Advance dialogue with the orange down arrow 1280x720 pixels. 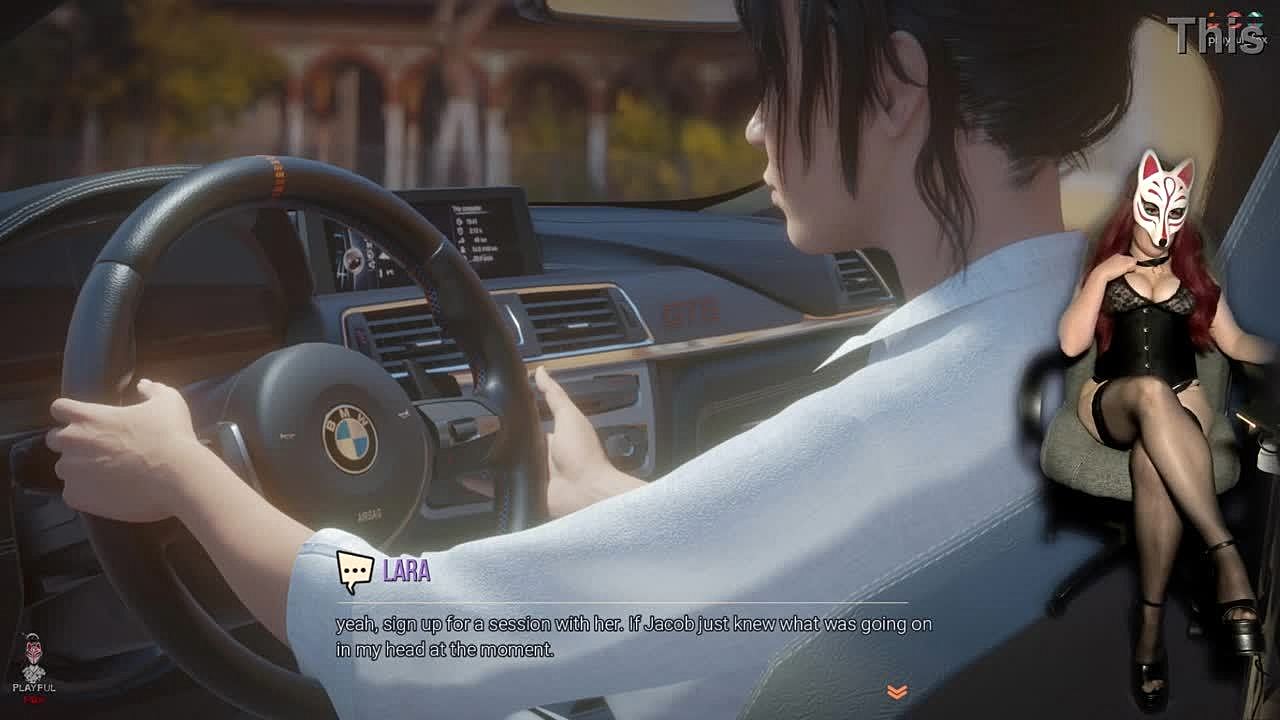pyautogui.click(x=896, y=691)
